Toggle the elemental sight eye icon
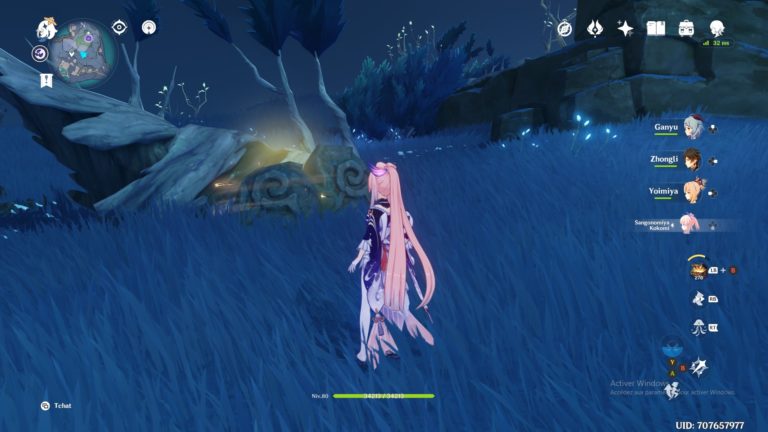 pyautogui.click(x=120, y=27)
